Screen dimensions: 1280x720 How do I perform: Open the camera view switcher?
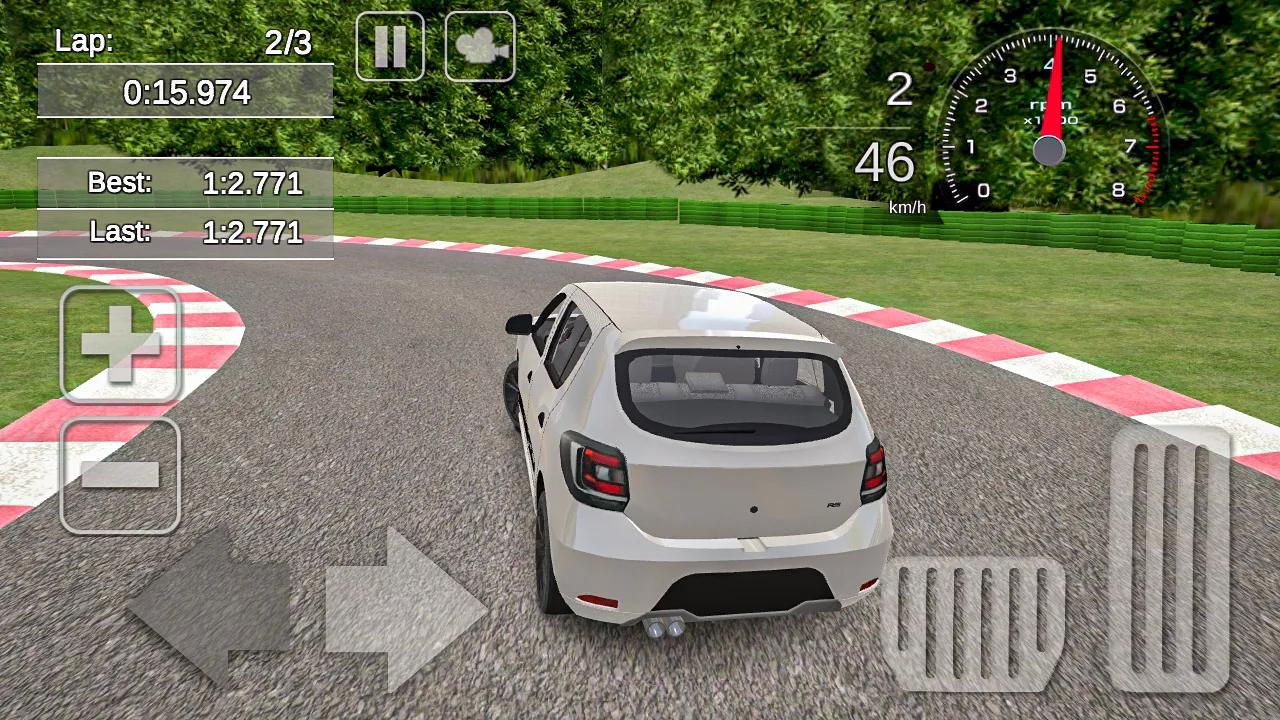[481, 45]
